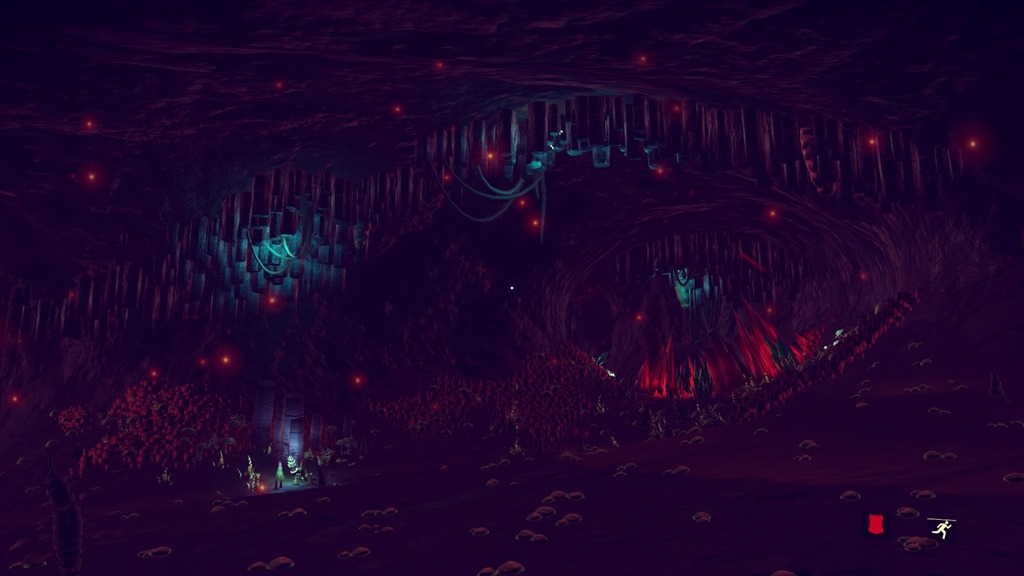
Task: Click the red shield hazard icon
Action: 875,525
